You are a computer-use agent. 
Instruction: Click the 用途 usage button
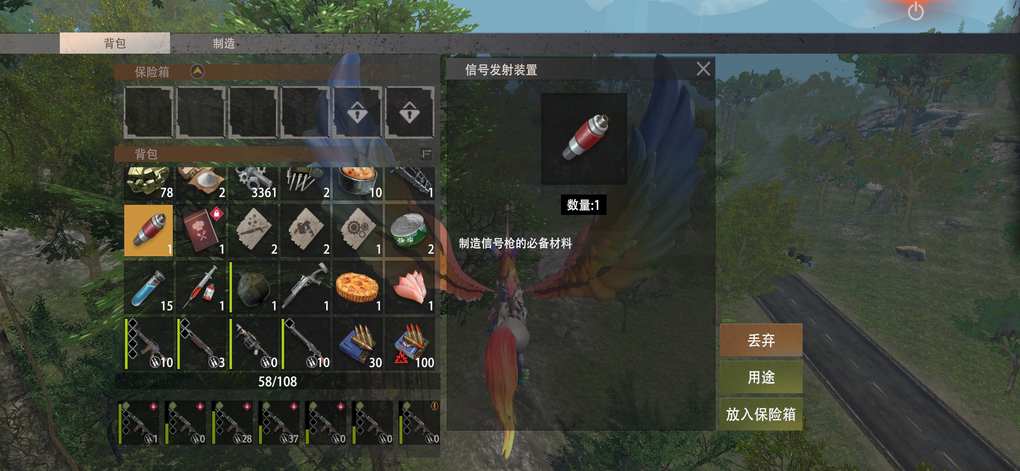(760, 377)
